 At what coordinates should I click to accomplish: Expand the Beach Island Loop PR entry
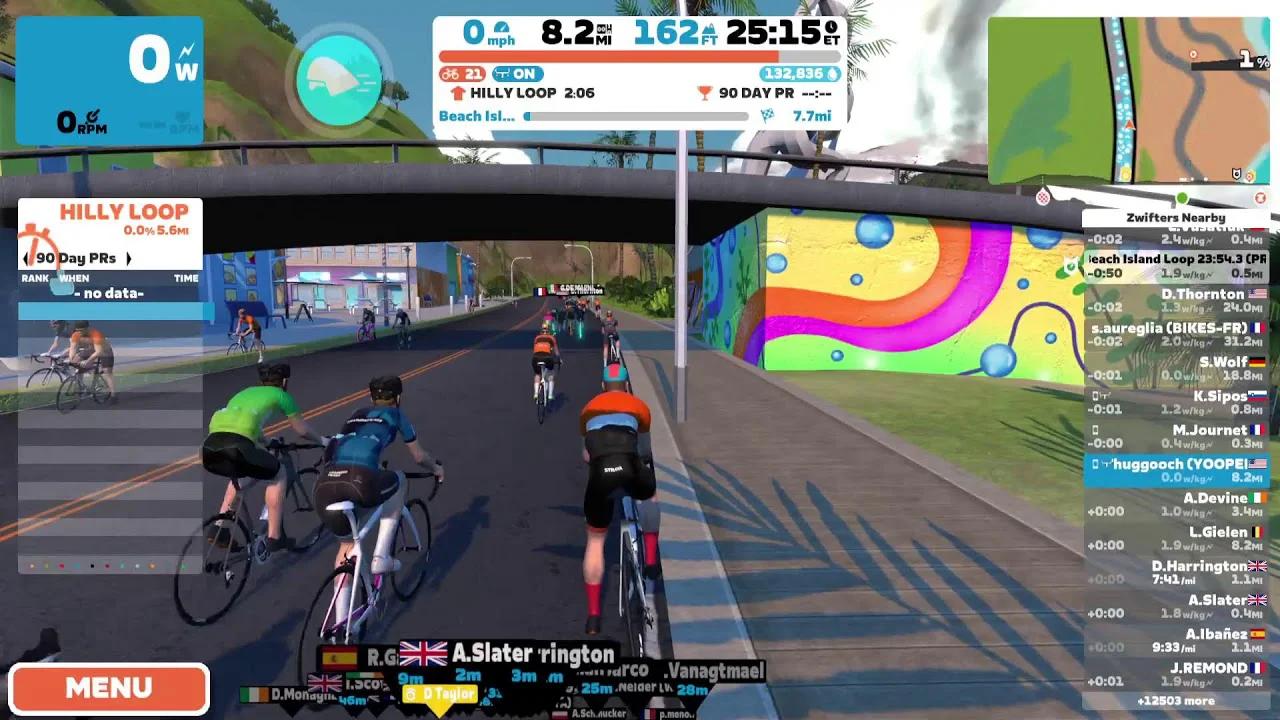[x=1180, y=267]
